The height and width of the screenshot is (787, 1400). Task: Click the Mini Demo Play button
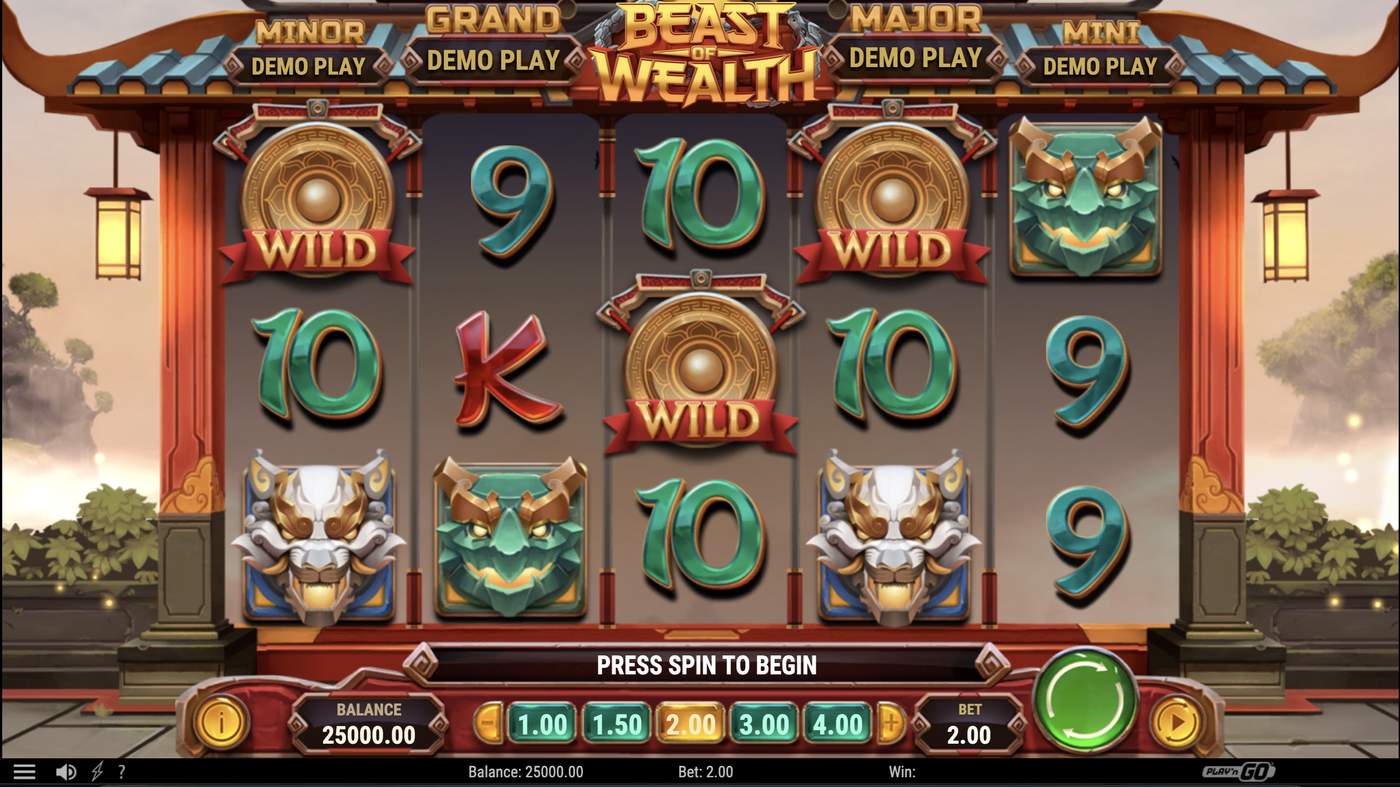click(x=1100, y=65)
